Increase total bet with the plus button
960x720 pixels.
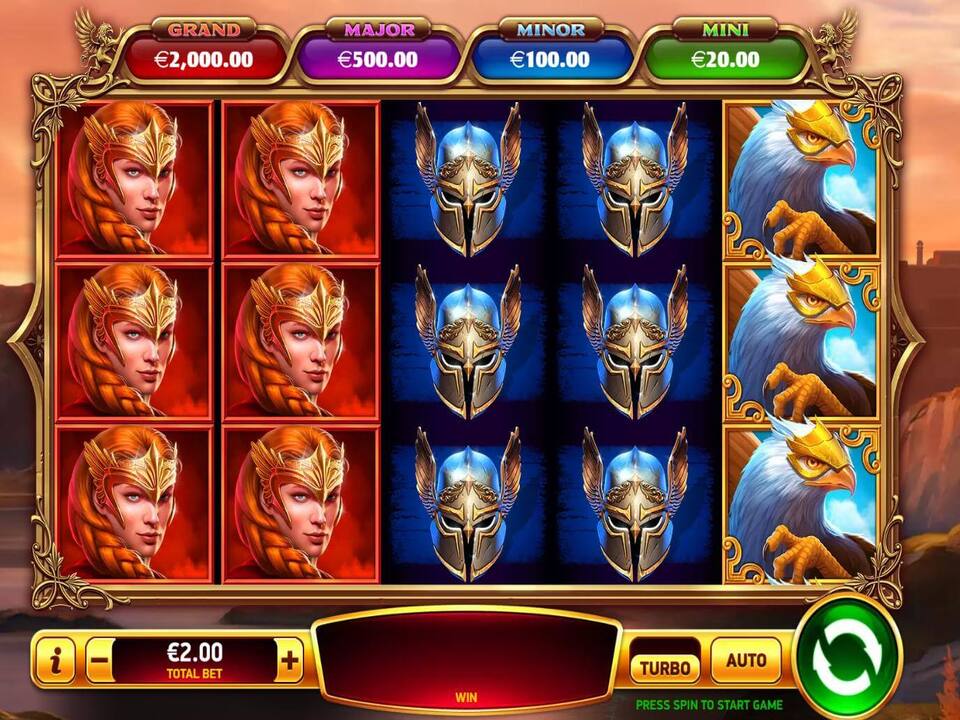[x=290, y=660]
